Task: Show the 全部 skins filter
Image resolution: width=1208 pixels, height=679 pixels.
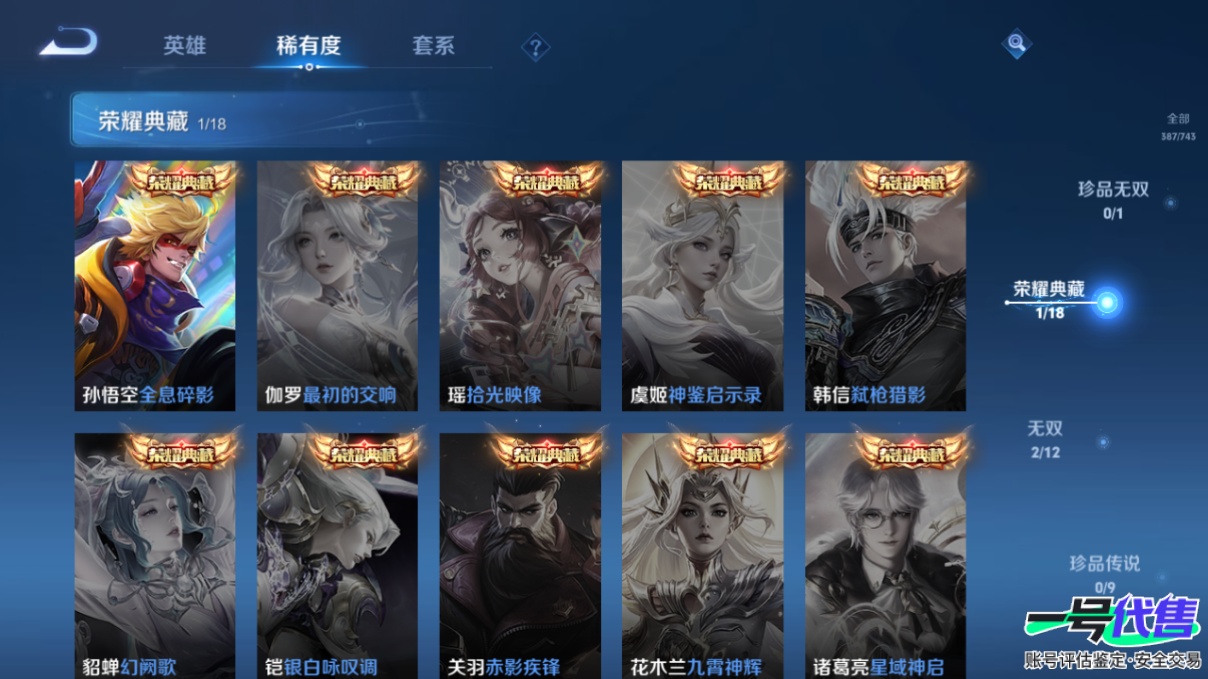Action: tap(1178, 126)
